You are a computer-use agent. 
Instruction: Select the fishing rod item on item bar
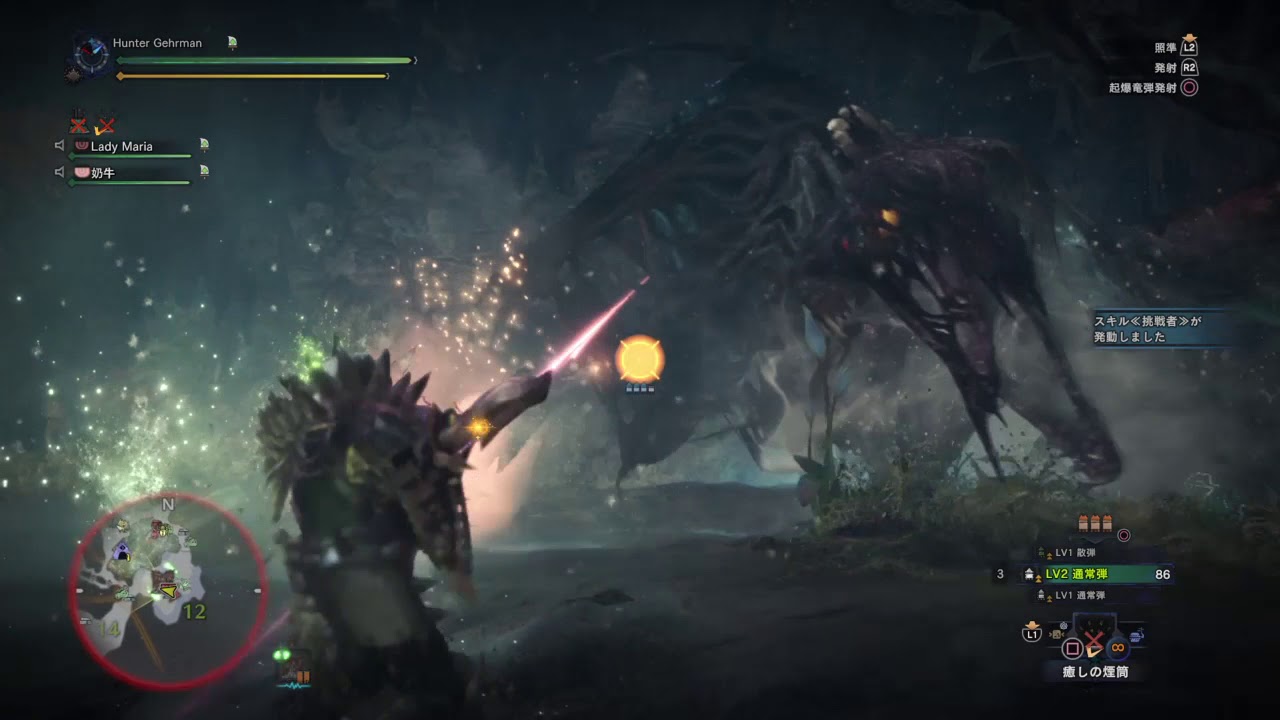(x=1138, y=634)
